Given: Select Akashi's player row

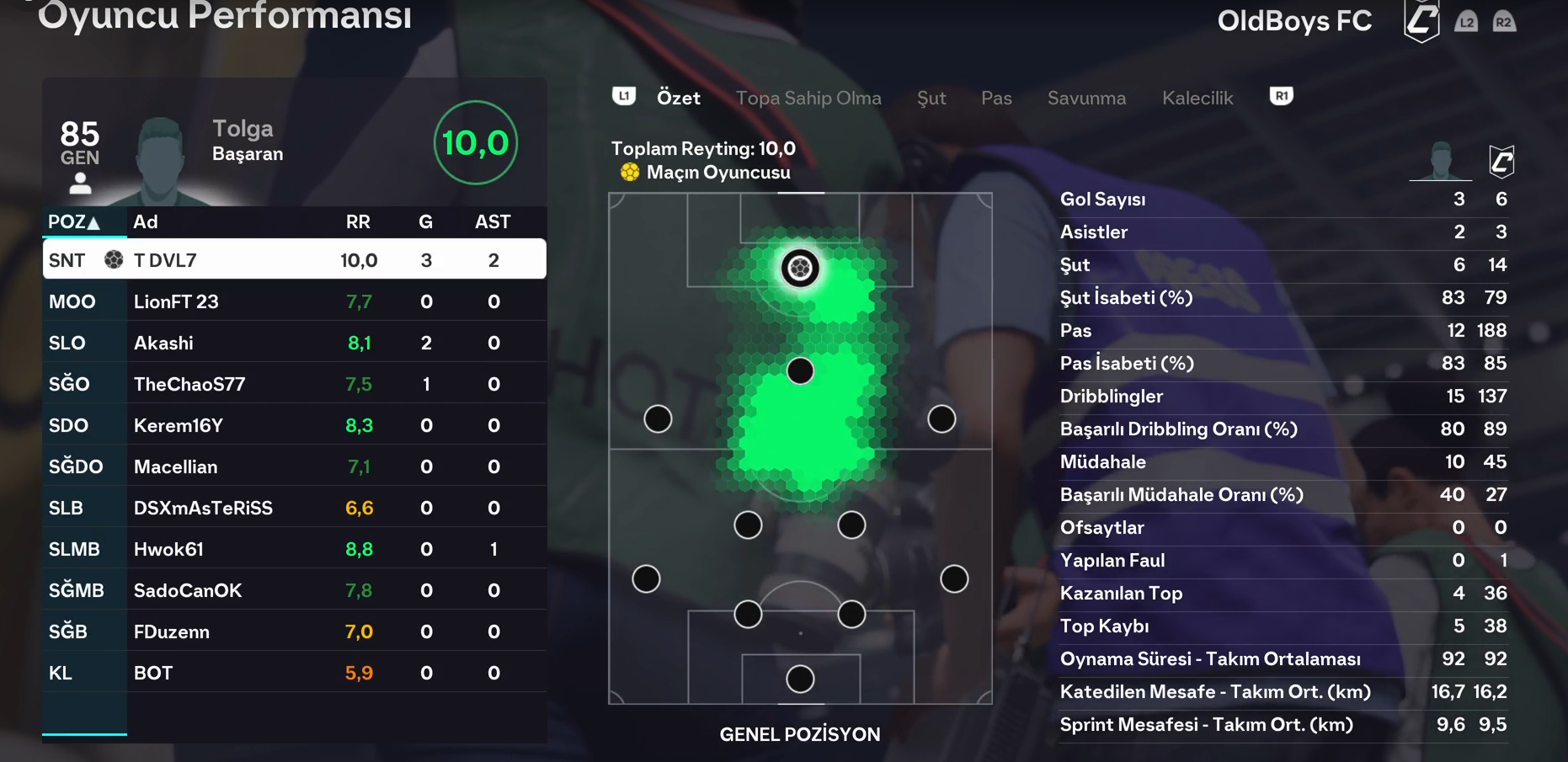Looking at the screenshot, I should coord(294,343).
